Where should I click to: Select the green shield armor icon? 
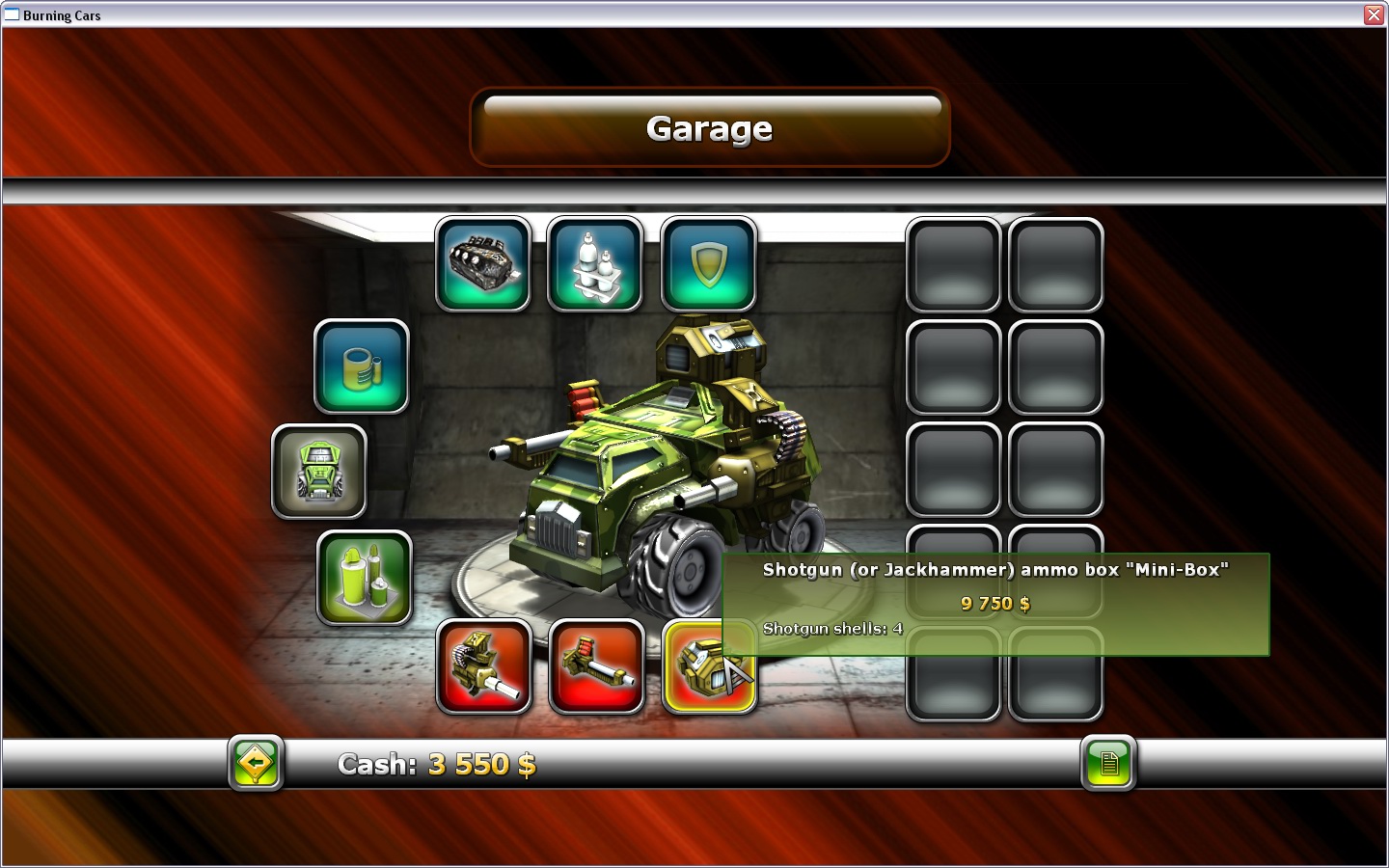pos(708,262)
